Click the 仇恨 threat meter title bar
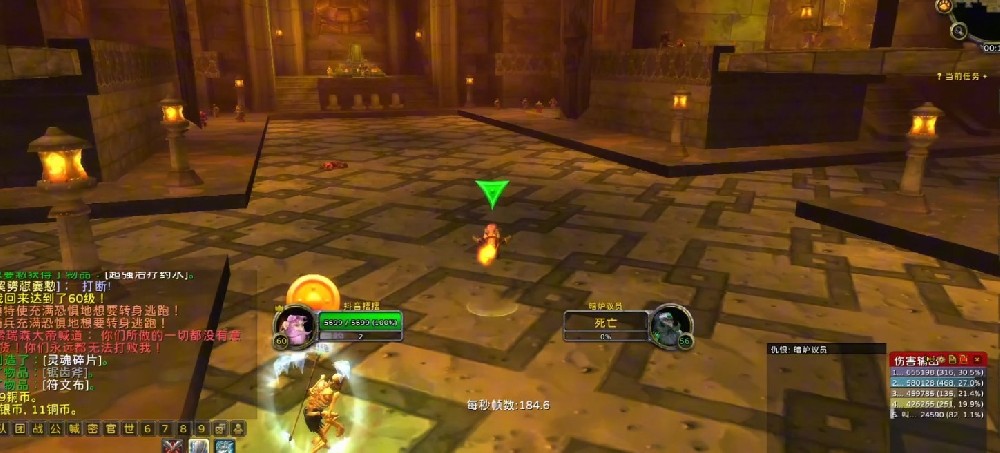Screen dimensions: 1000x453 pos(810,350)
